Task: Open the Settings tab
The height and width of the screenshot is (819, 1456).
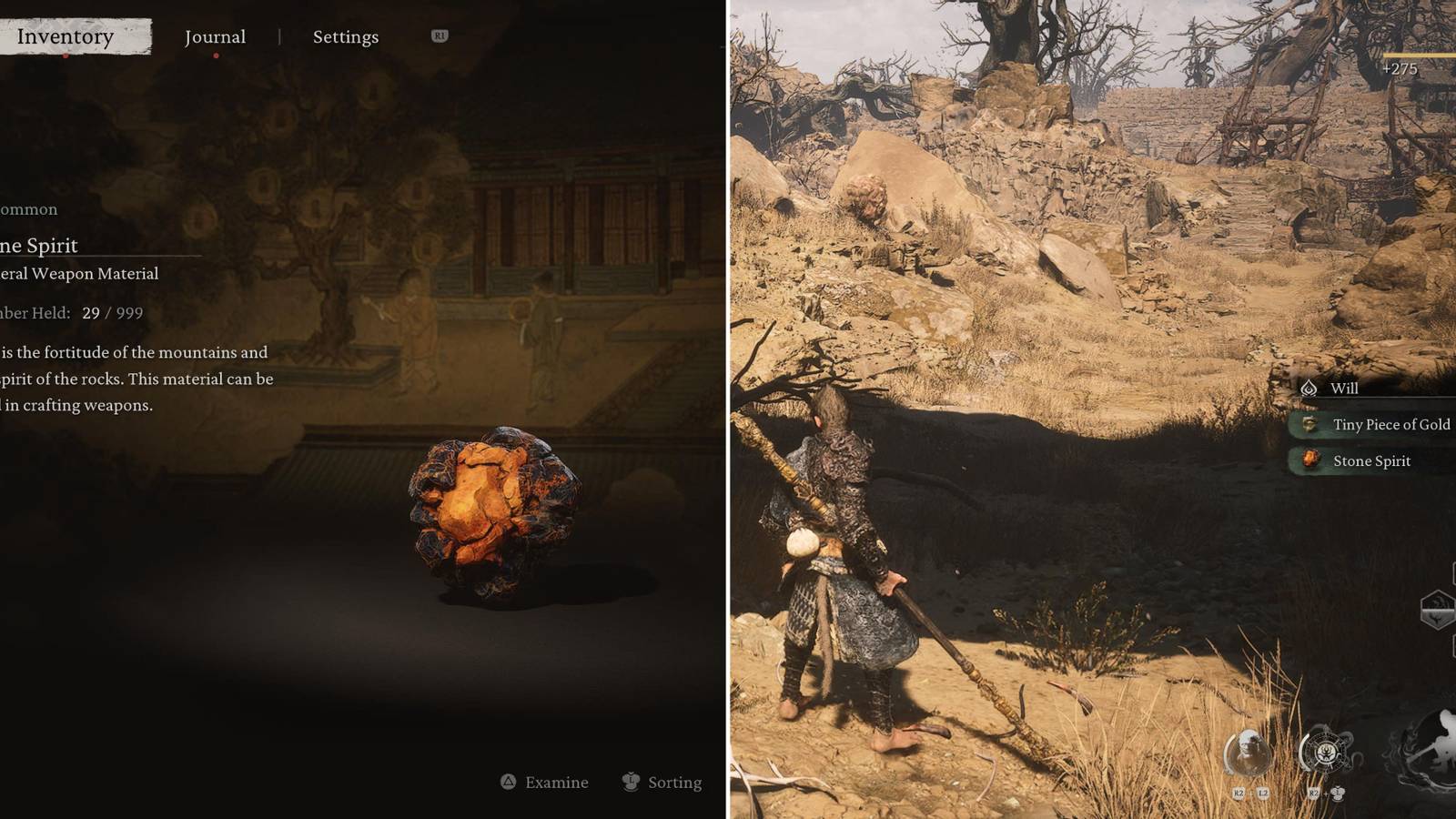Action: (x=344, y=36)
